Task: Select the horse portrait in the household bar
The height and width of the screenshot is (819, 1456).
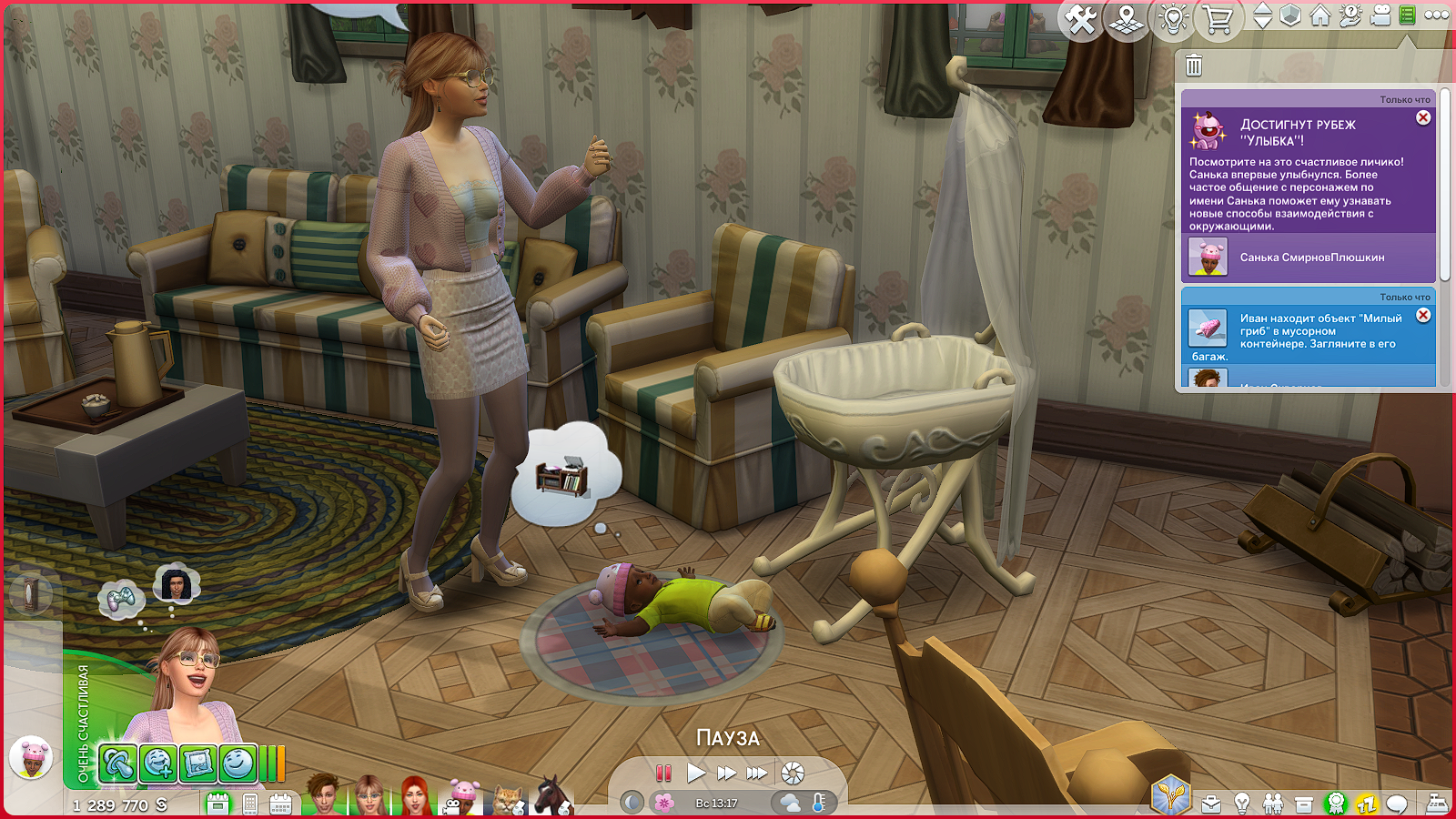Action: click(x=551, y=796)
